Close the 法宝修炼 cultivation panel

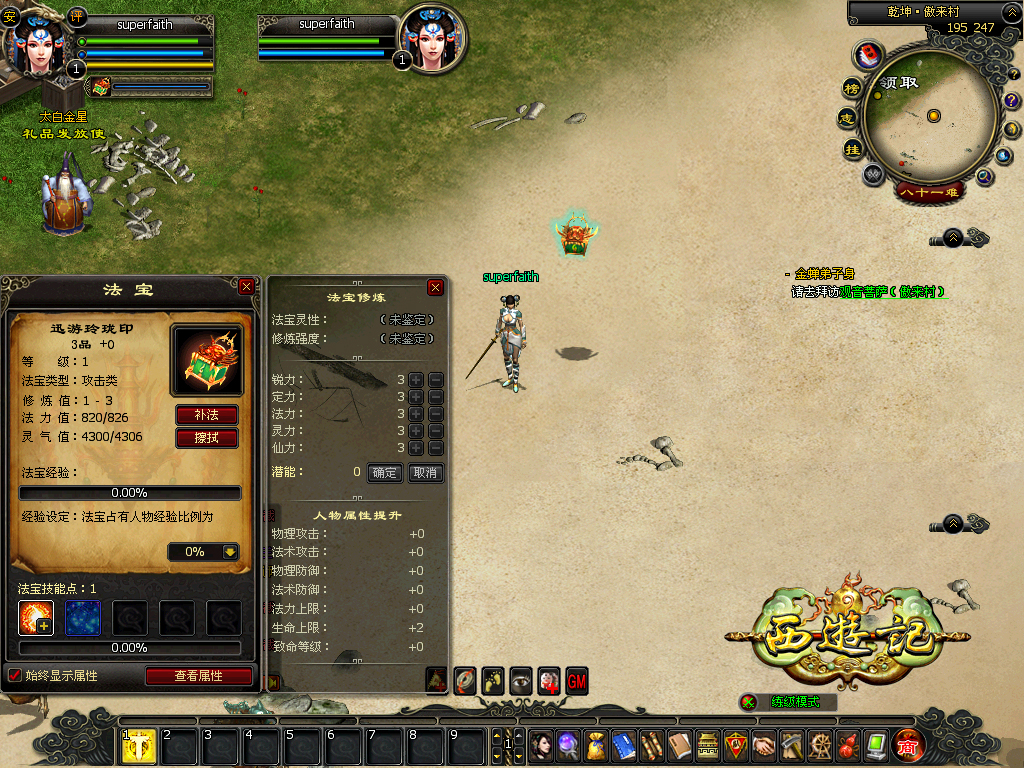pos(435,287)
